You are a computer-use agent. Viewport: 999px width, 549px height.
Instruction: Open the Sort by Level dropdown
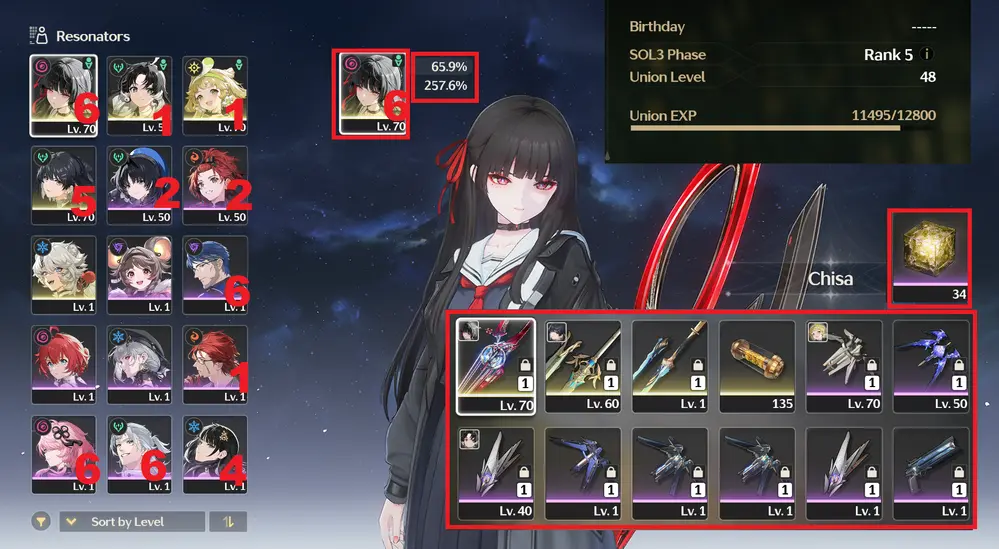click(x=132, y=522)
